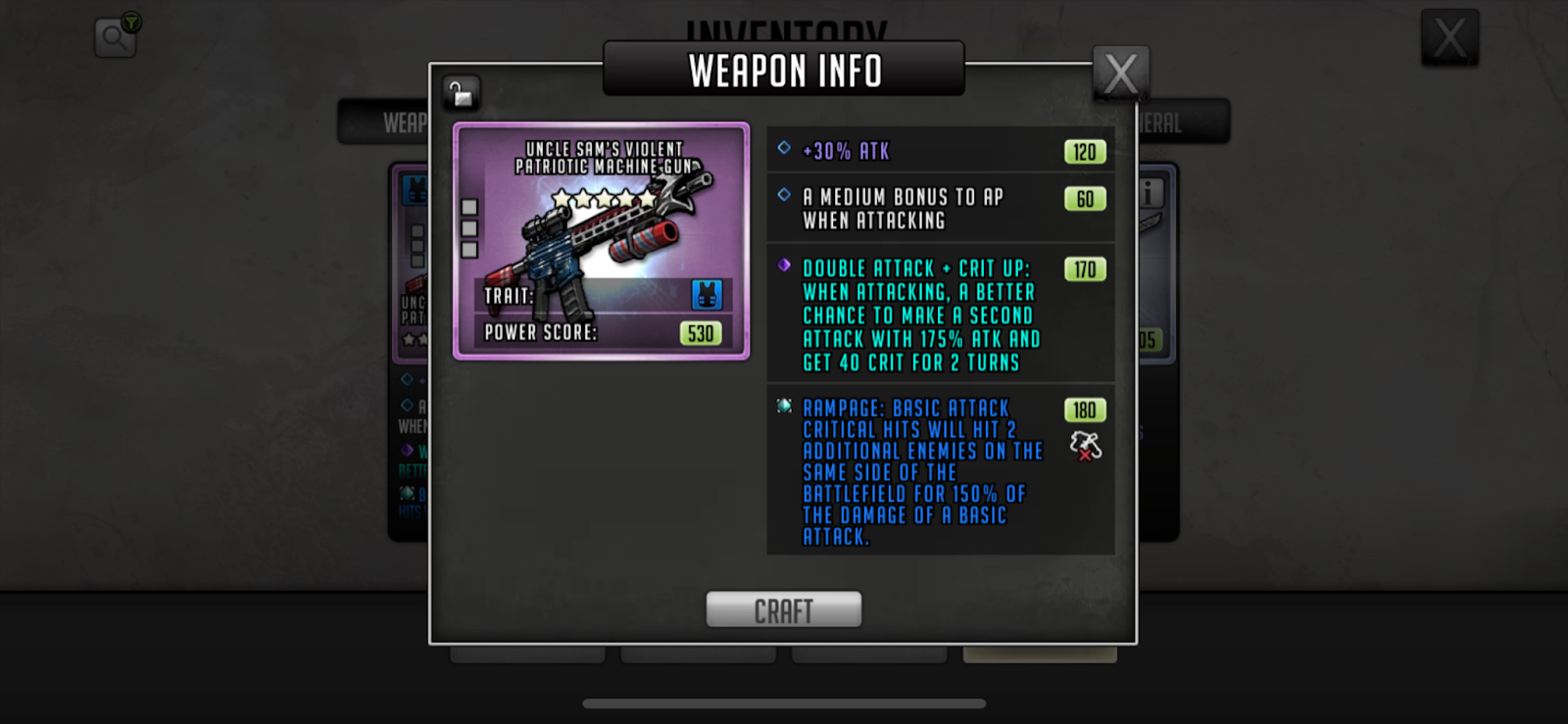Select the Double Attack + Crit Up trait
This screenshot has width=1568, height=724.
click(940, 314)
